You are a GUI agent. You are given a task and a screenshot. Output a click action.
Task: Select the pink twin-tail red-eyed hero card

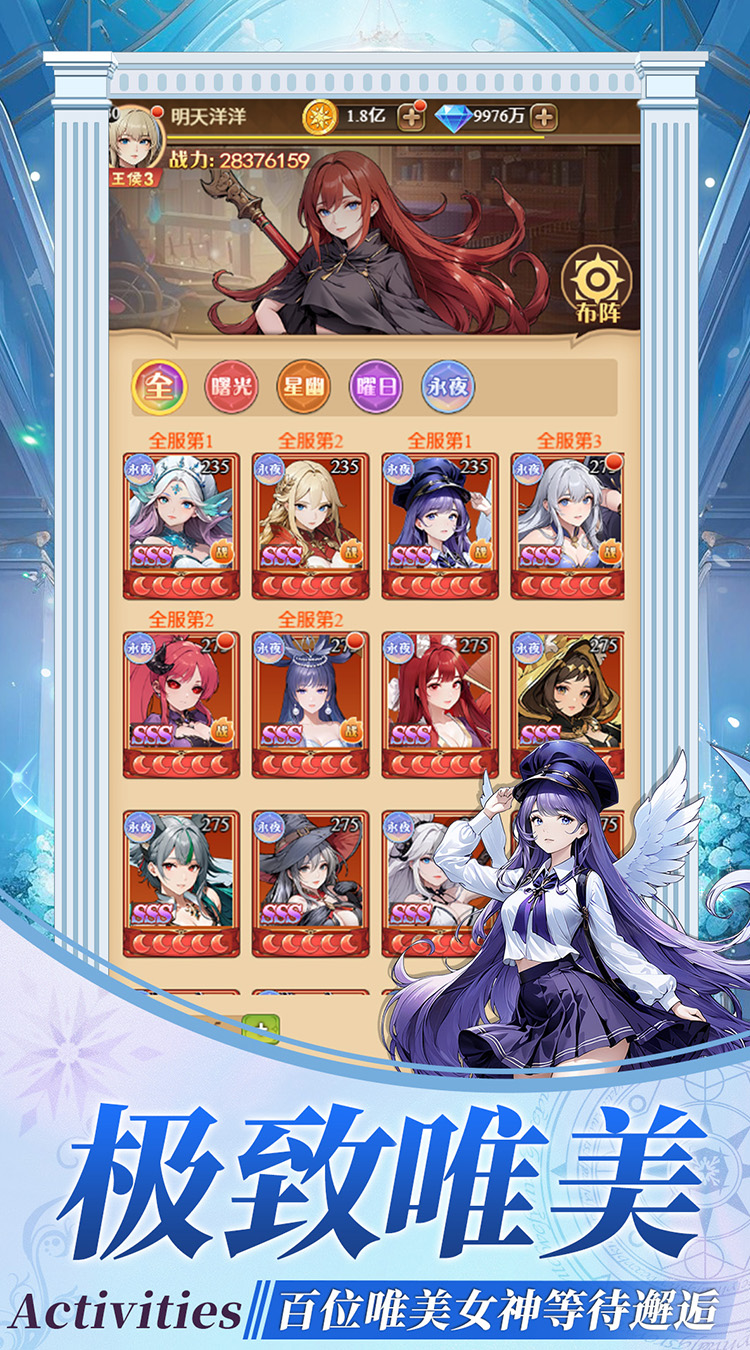181,704
